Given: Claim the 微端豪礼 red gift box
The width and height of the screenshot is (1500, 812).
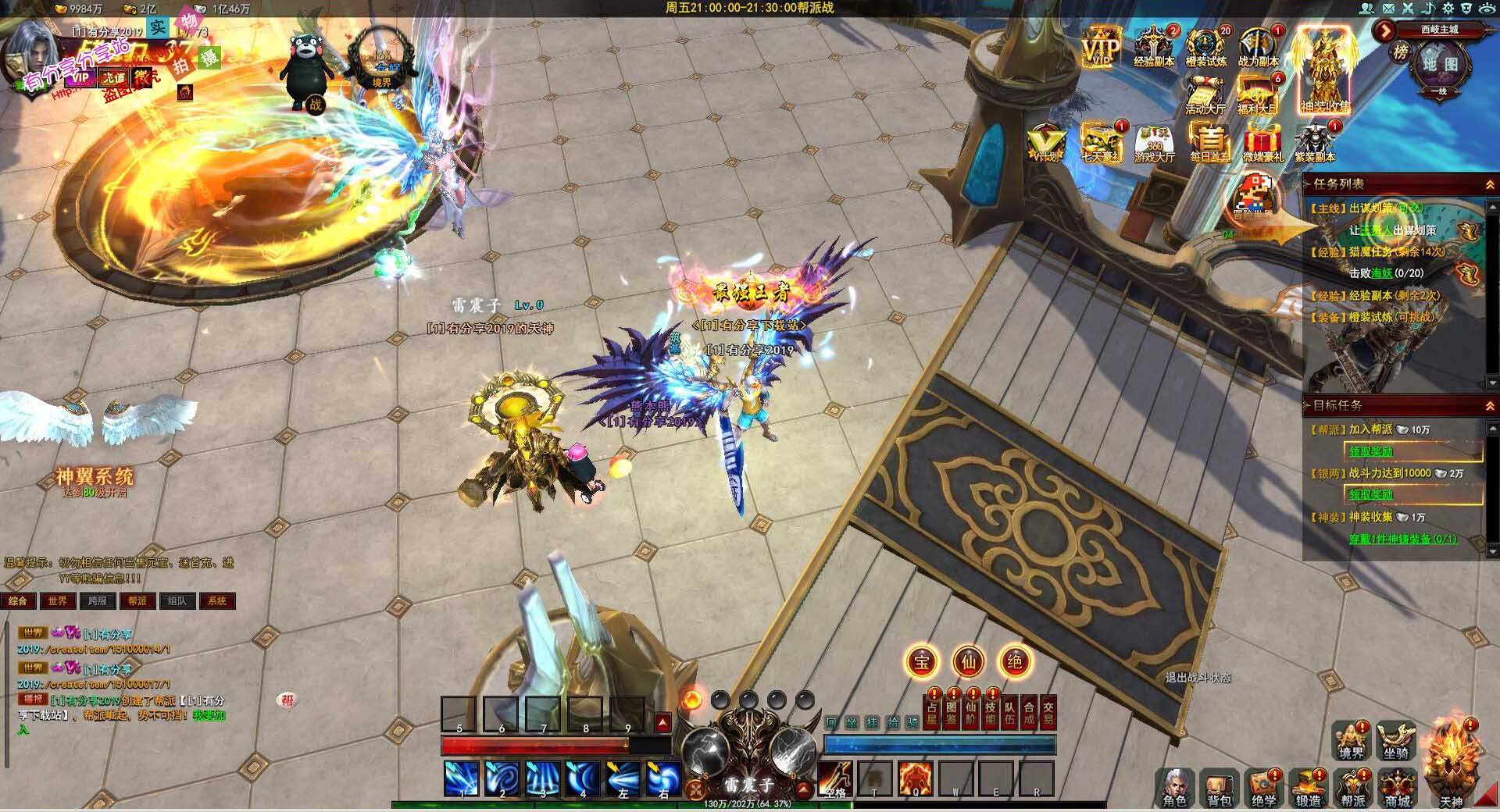Looking at the screenshot, I should [1262, 142].
